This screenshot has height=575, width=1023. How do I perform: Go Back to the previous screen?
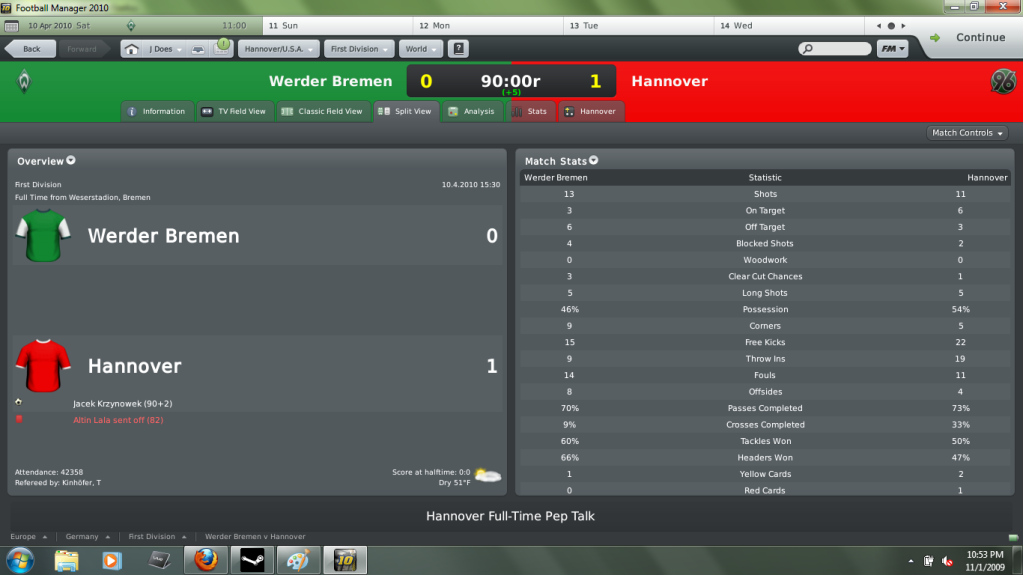(x=30, y=48)
